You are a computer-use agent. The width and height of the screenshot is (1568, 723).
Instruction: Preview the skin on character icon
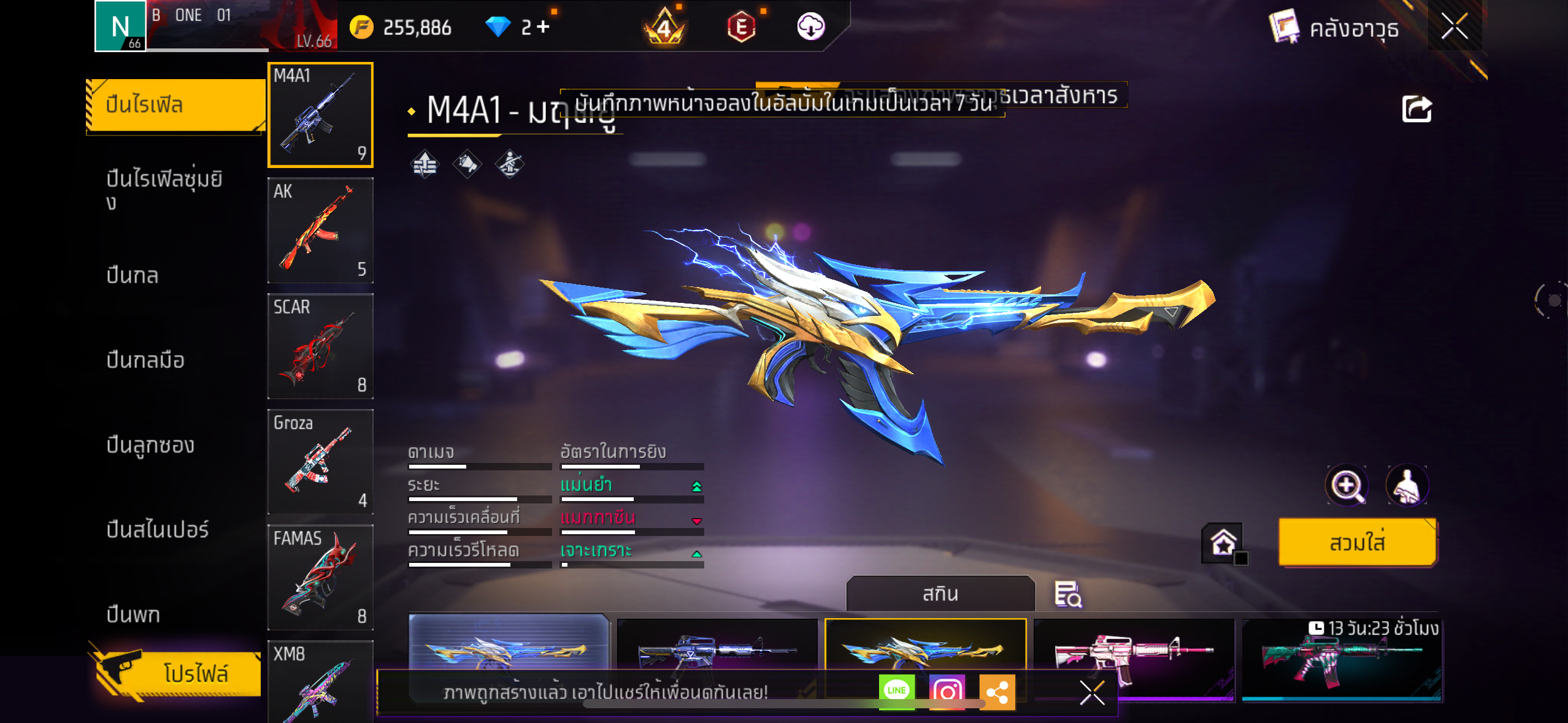click(1407, 485)
